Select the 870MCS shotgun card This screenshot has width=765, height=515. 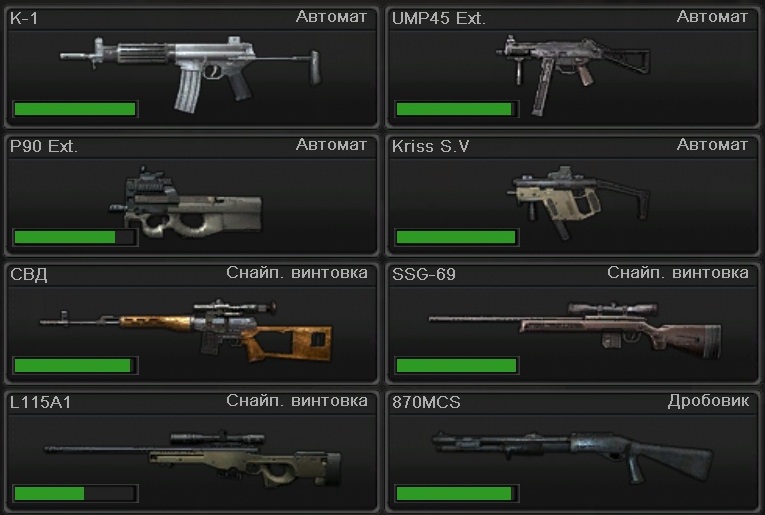573,452
